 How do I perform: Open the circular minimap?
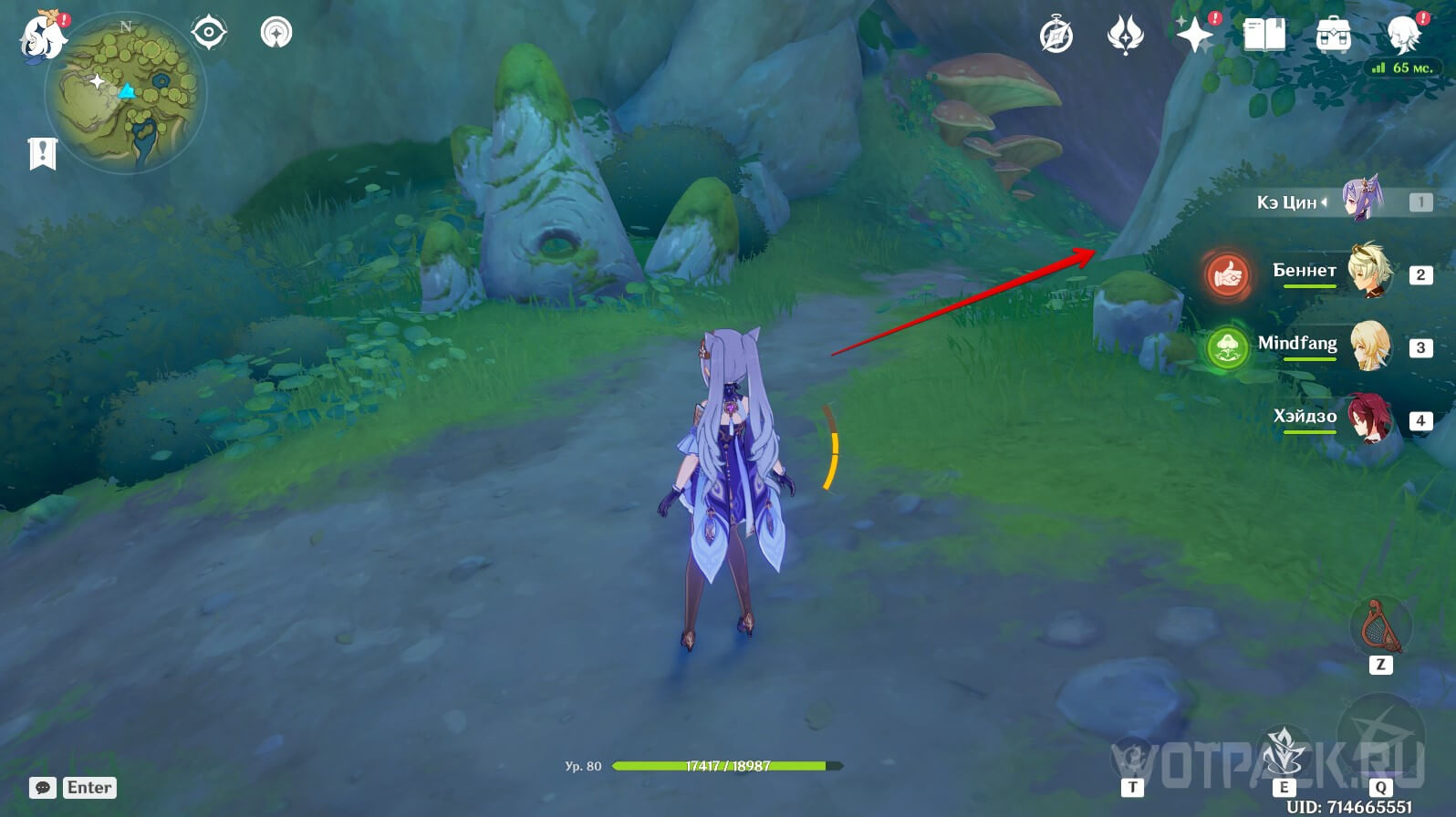(126, 94)
